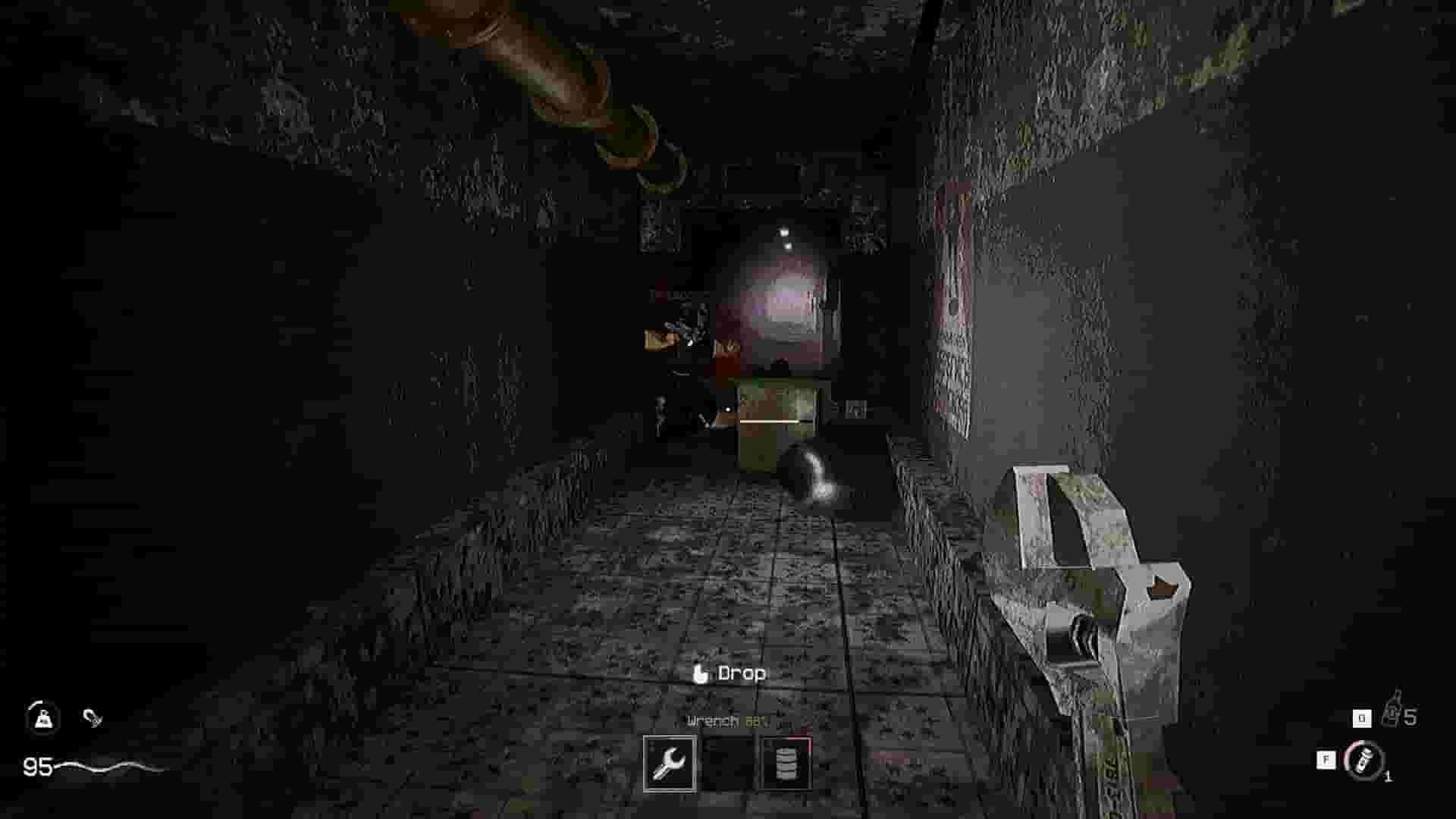Select the Wrench in the first hotbar slot
The image size is (1456, 819).
point(670,762)
